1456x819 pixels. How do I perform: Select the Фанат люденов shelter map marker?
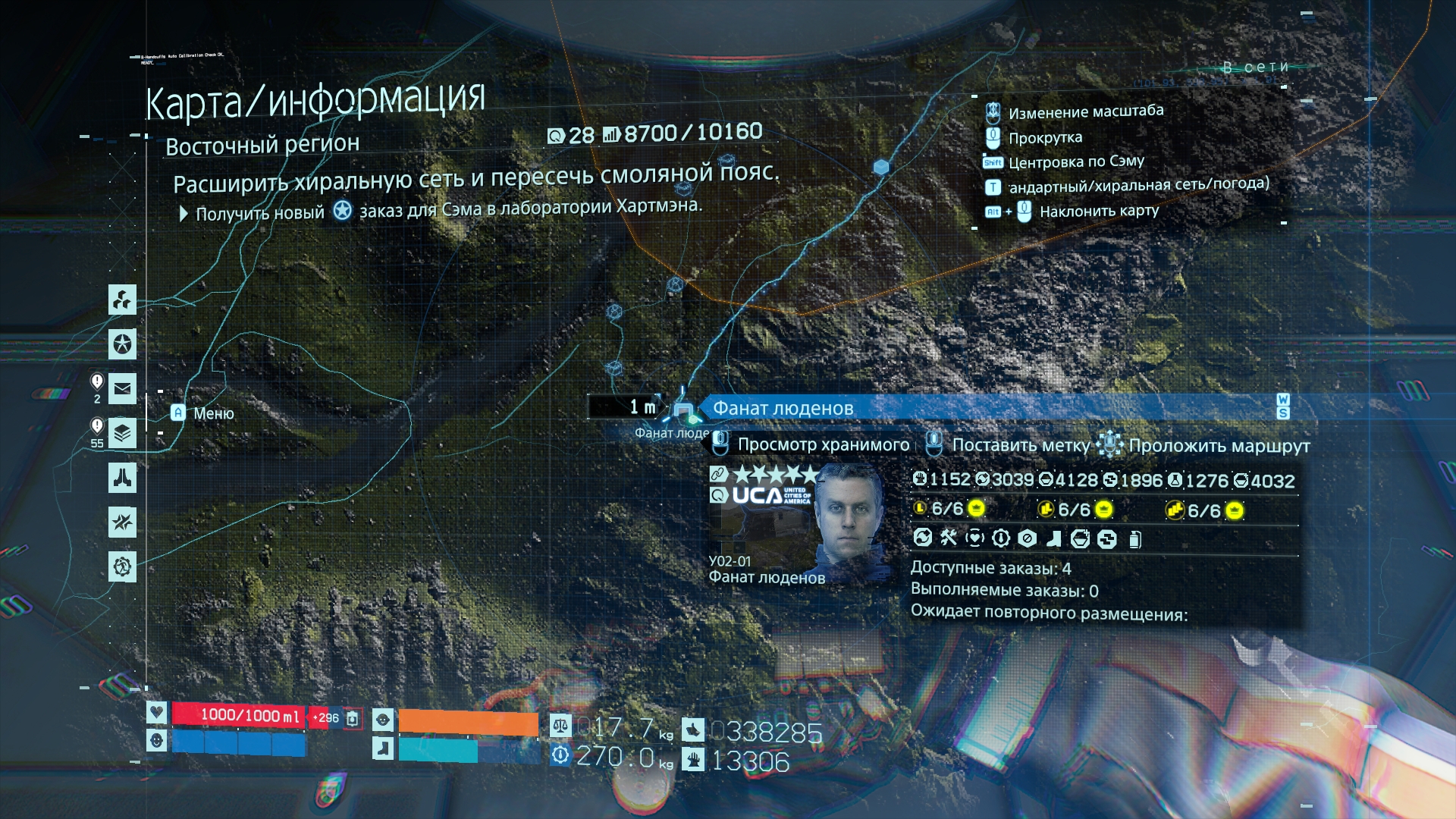(x=683, y=411)
